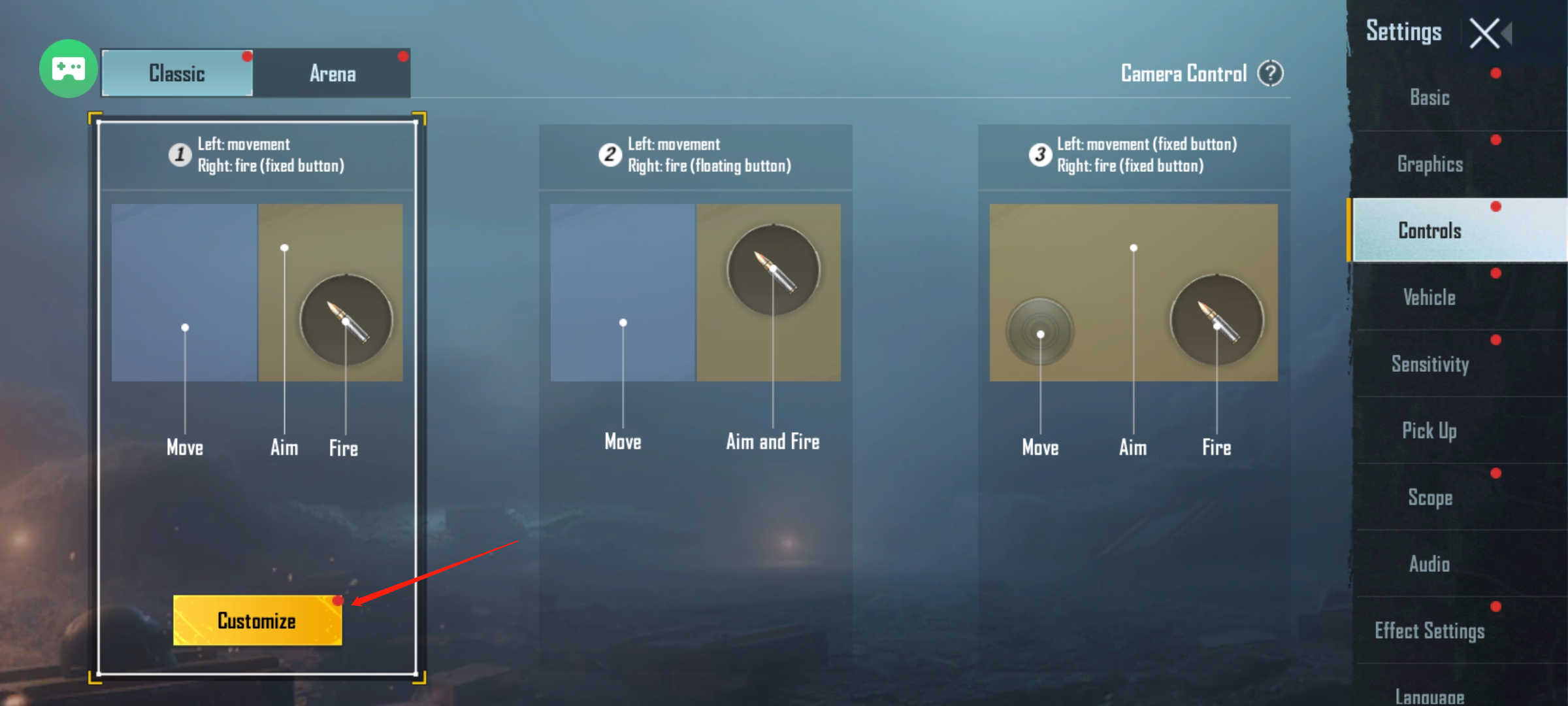Open the Scope settings section

(1429, 497)
